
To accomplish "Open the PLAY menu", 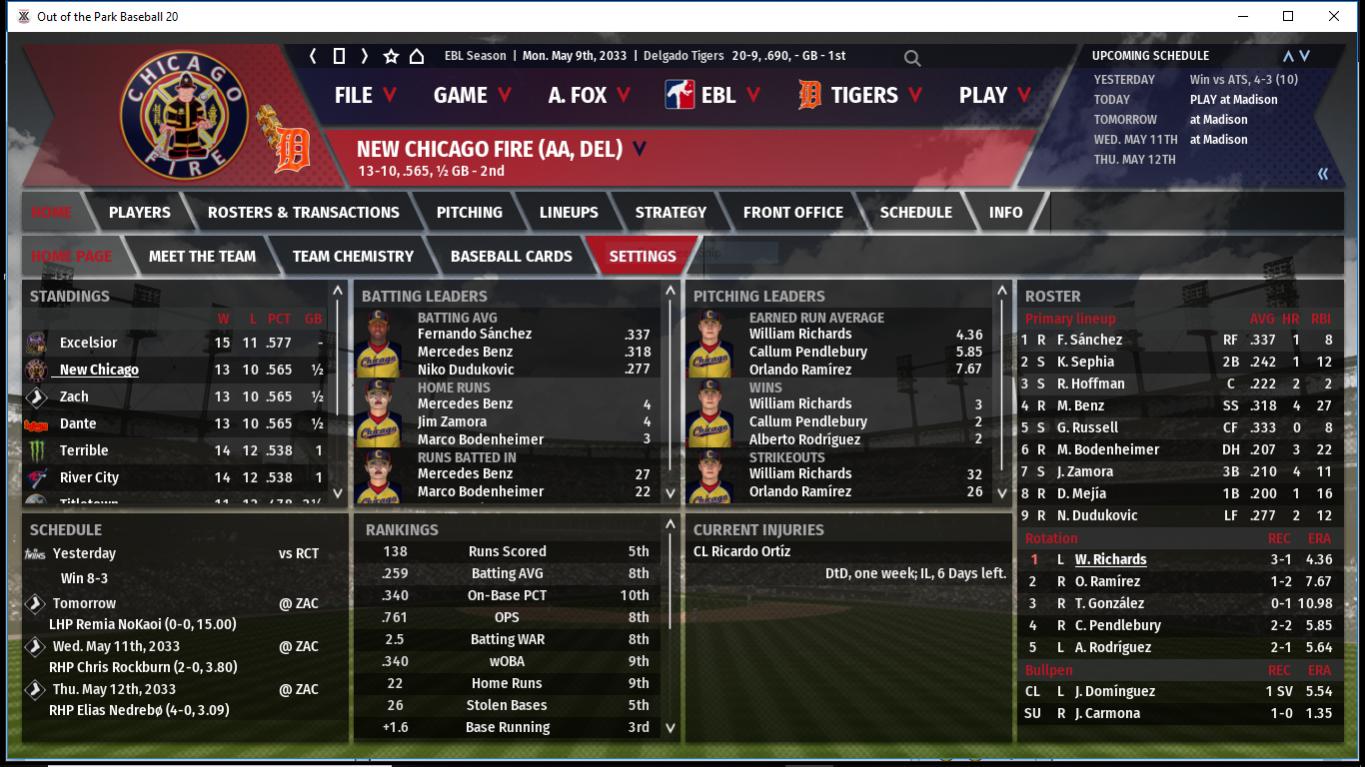I will click(994, 95).
